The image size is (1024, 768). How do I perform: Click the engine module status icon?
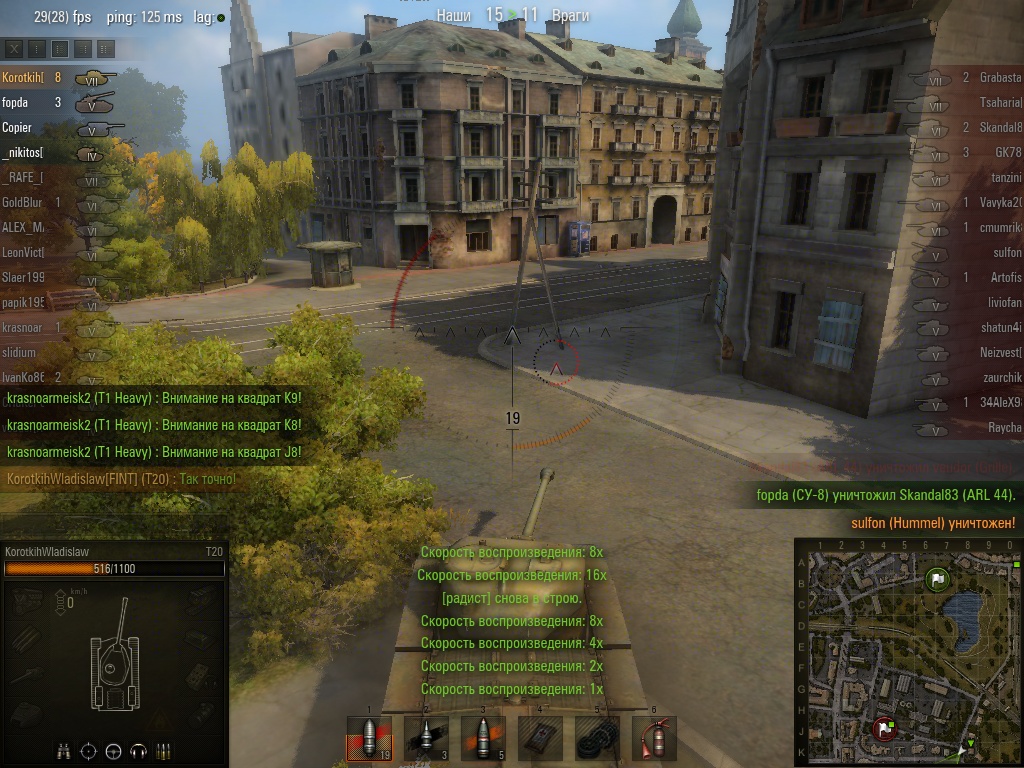[x=27, y=600]
